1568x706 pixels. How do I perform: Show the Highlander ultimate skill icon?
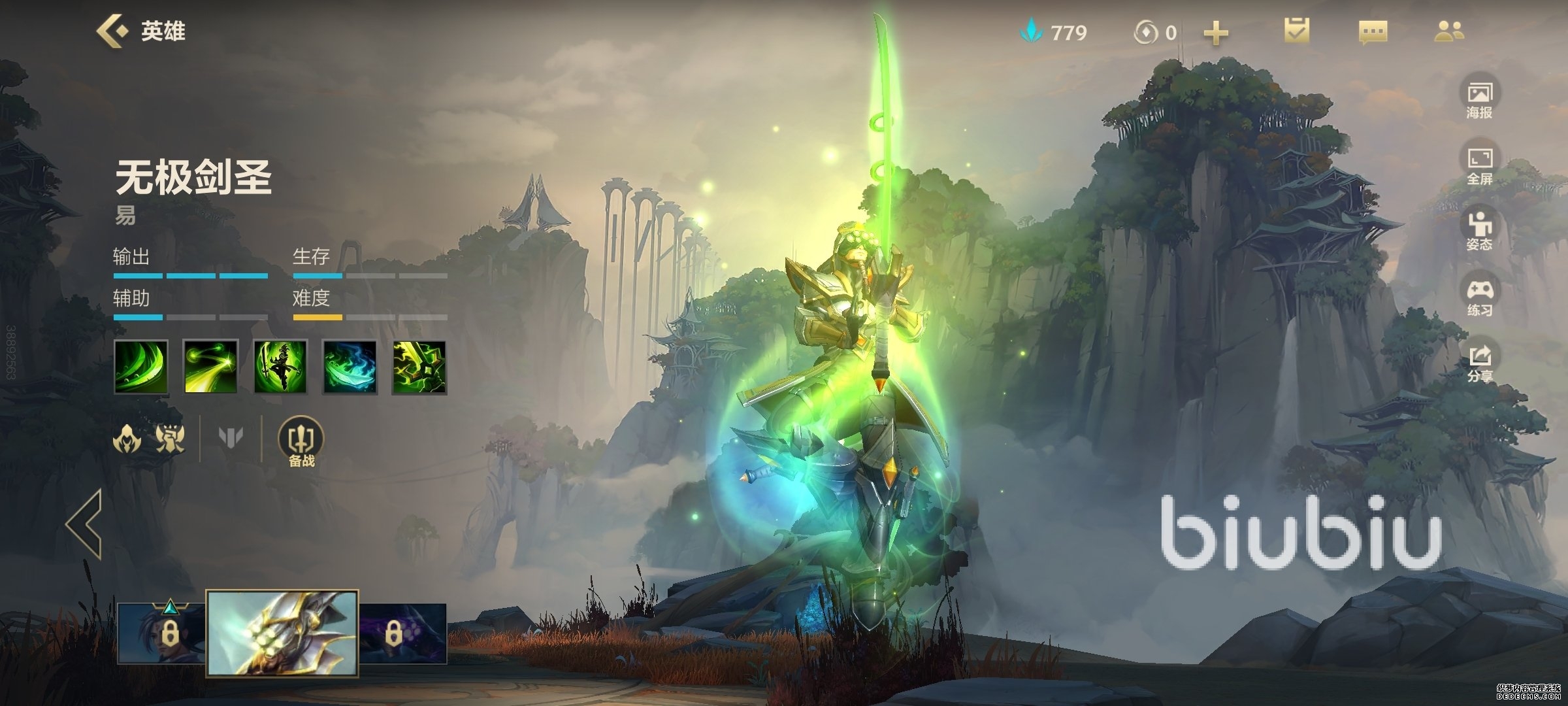click(419, 367)
